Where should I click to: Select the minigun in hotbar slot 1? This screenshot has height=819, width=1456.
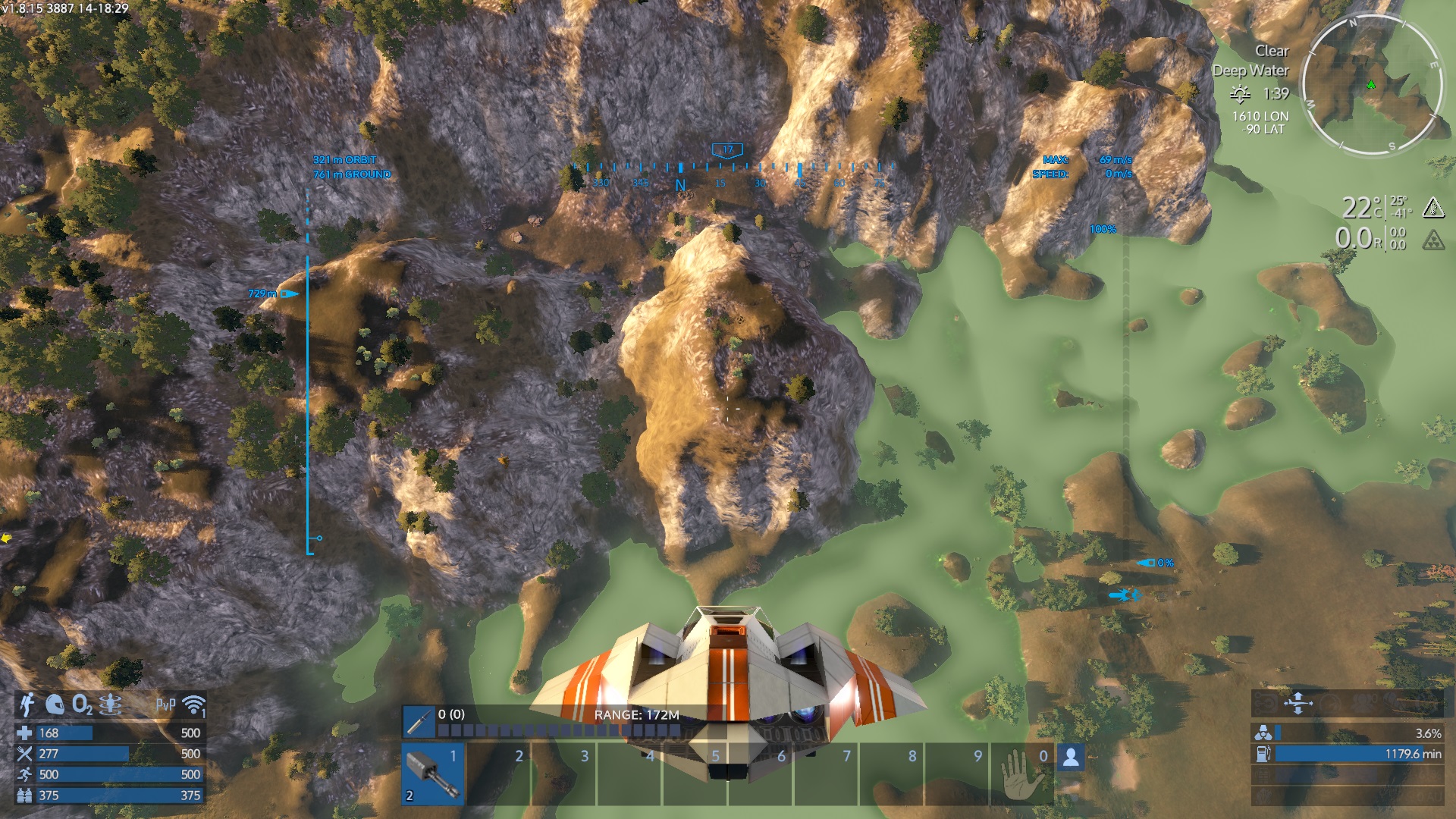(x=433, y=773)
